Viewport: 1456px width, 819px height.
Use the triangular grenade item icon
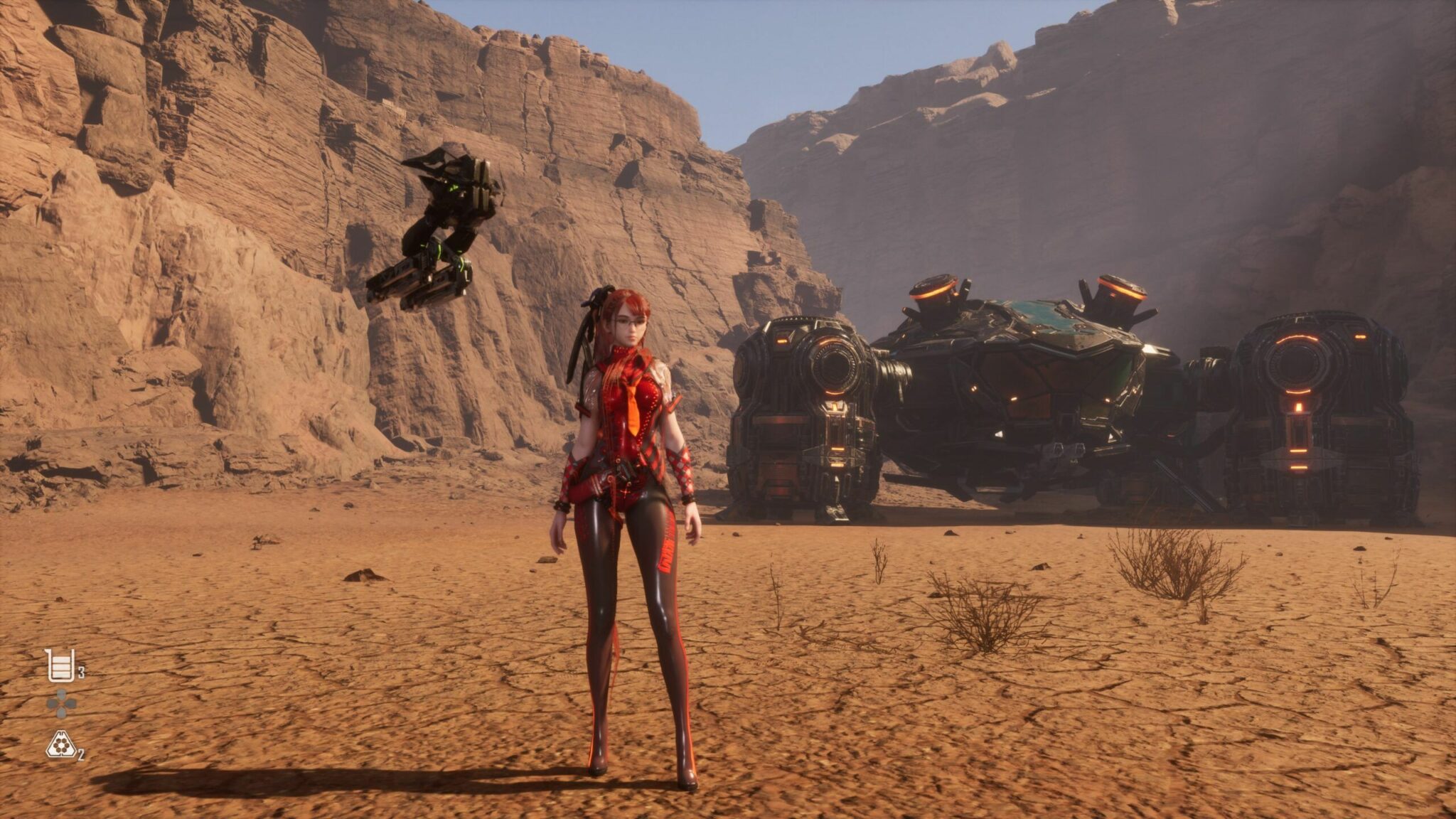[x=61, y=745]
